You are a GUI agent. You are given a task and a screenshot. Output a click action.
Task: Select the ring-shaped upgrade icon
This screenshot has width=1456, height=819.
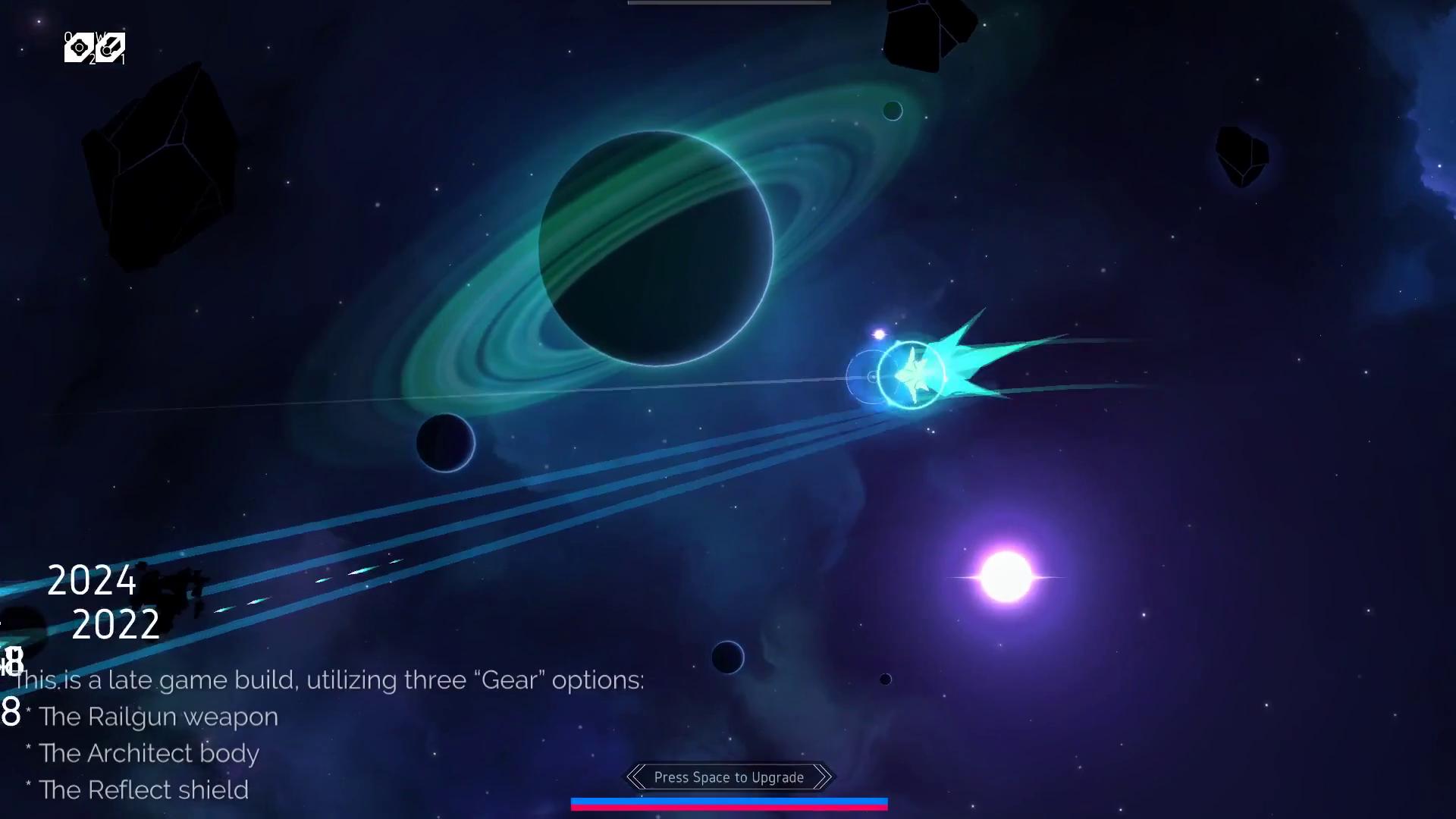79,48
